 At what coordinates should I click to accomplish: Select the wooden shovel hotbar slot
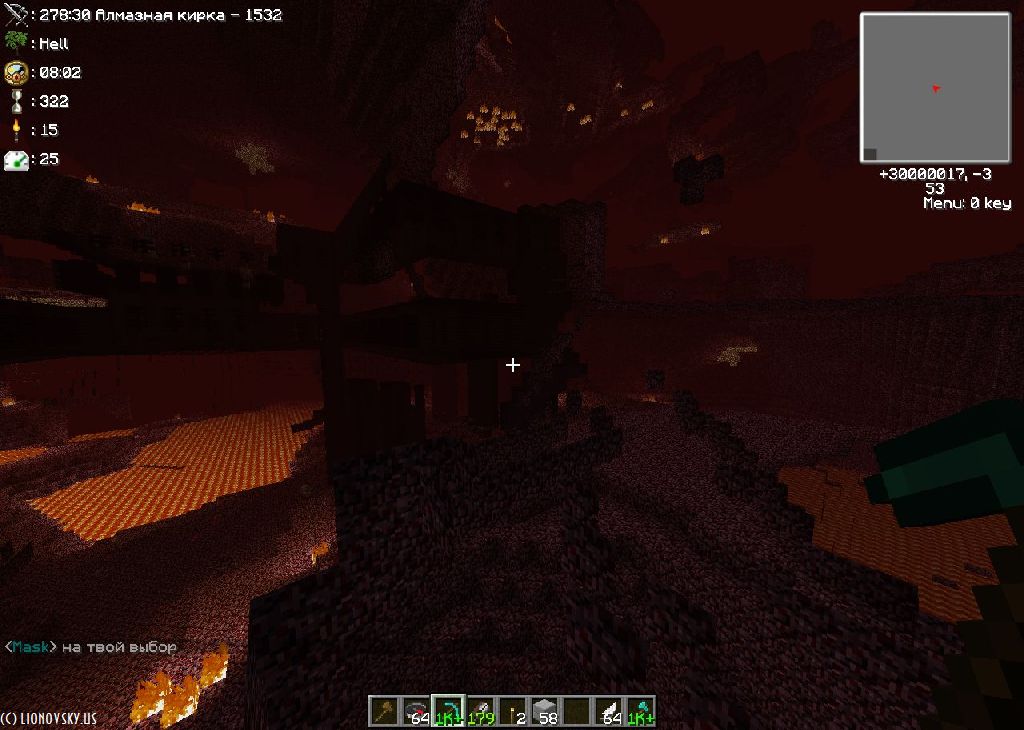click(384, 711)
